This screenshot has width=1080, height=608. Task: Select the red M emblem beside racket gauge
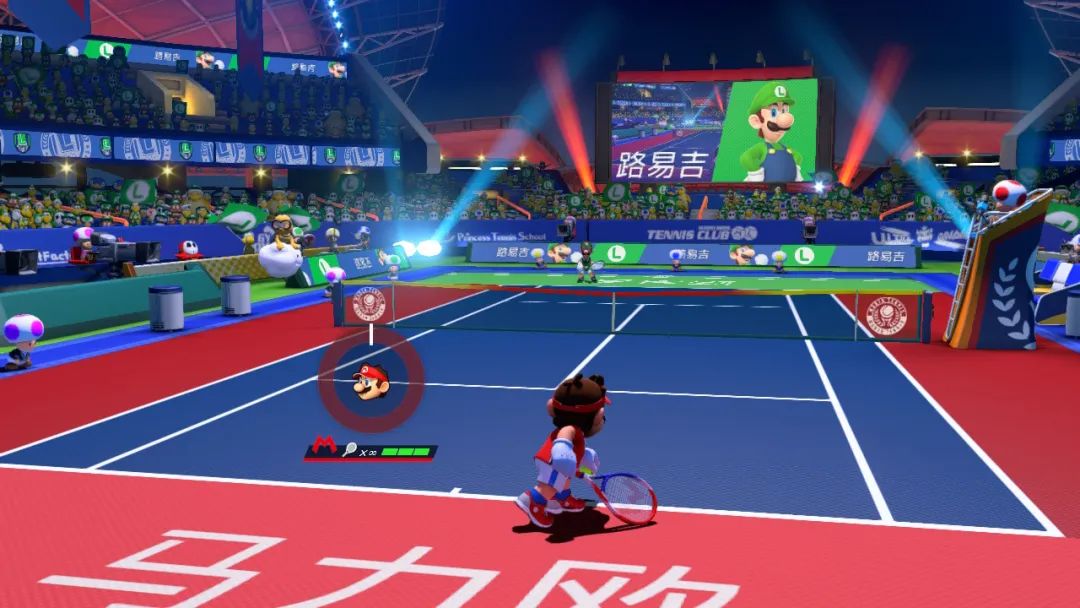324,451
